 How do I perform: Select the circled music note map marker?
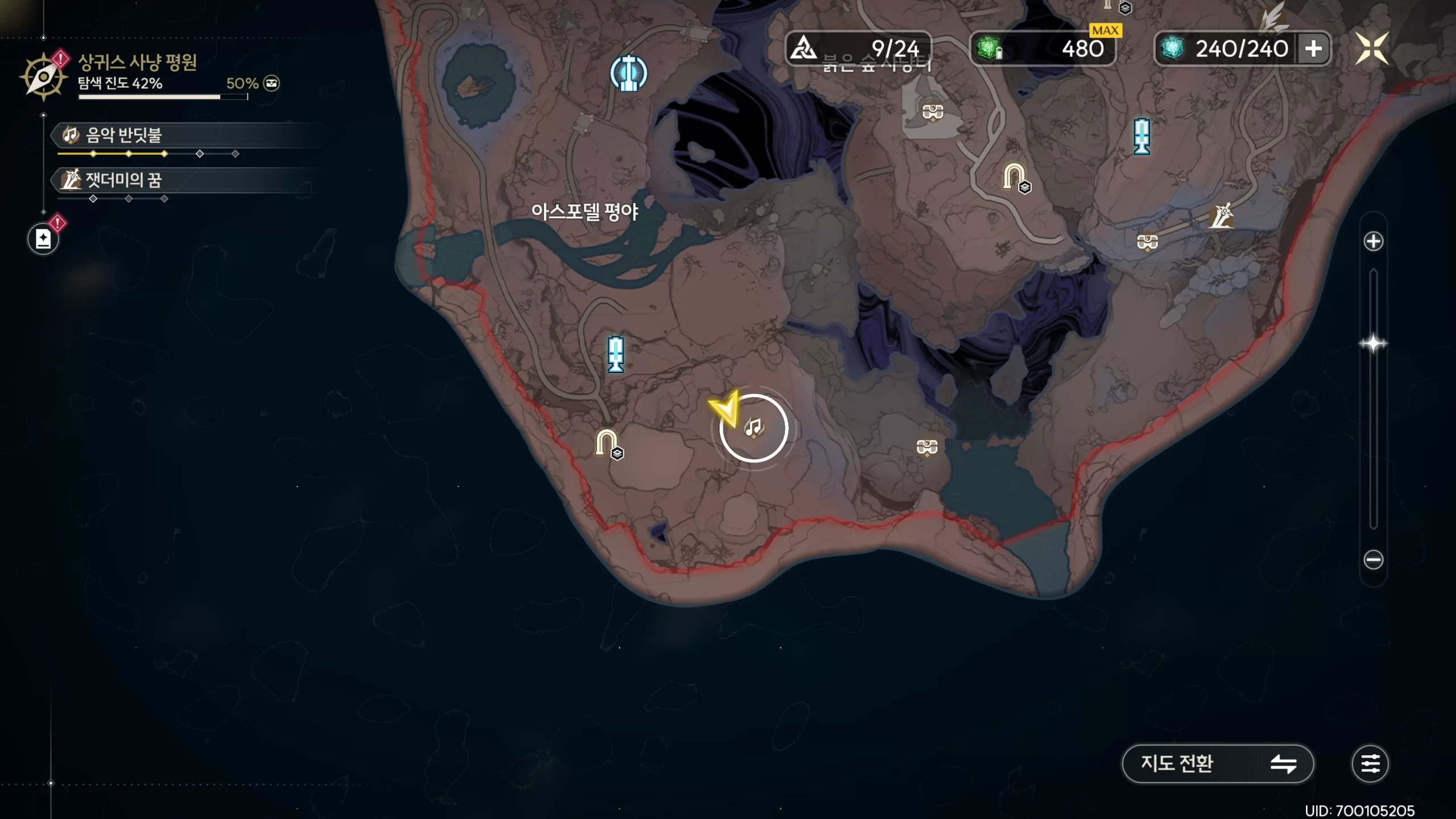click(754, 428)
